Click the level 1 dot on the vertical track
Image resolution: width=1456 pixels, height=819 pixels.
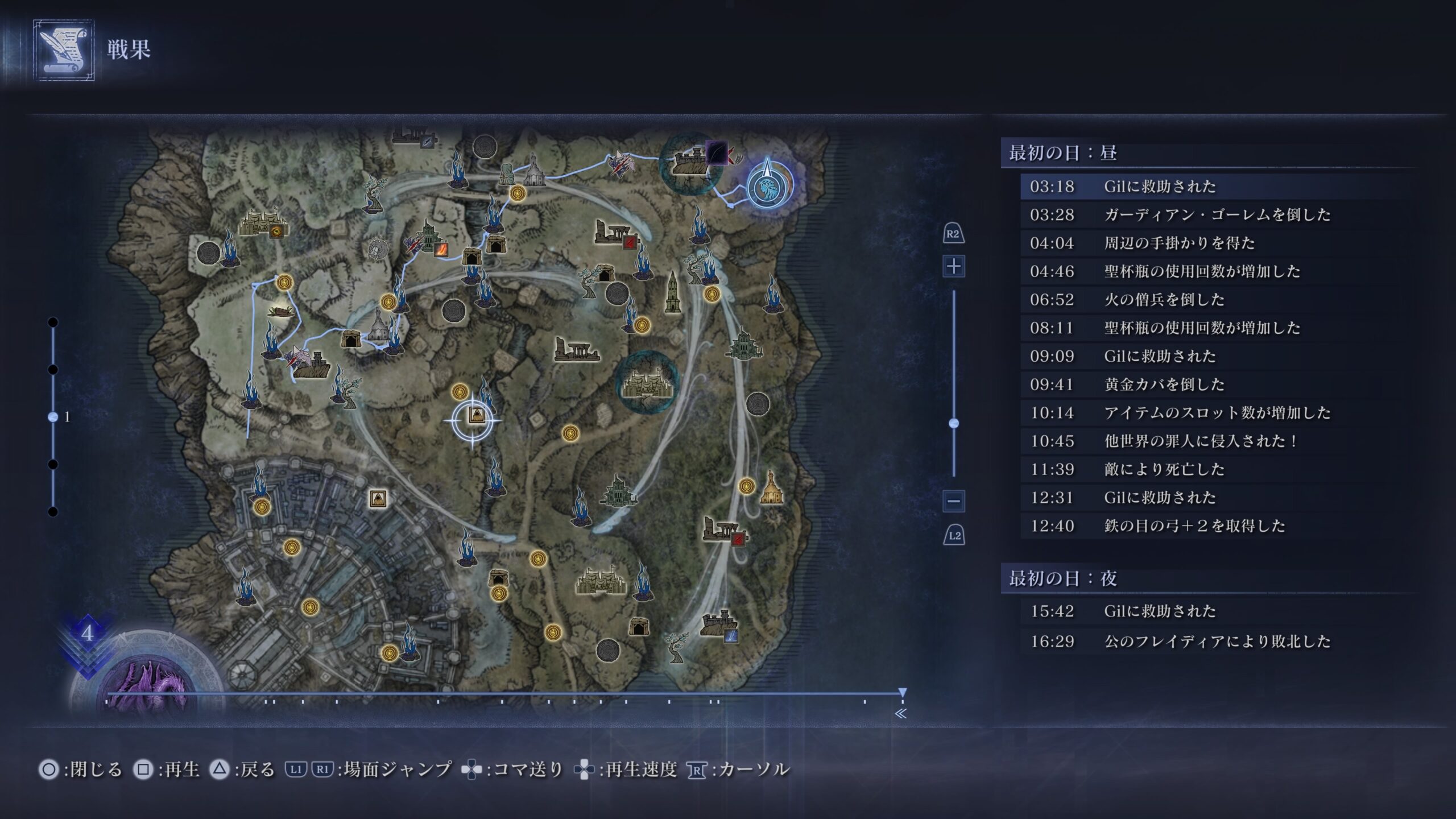coord(53,417)
